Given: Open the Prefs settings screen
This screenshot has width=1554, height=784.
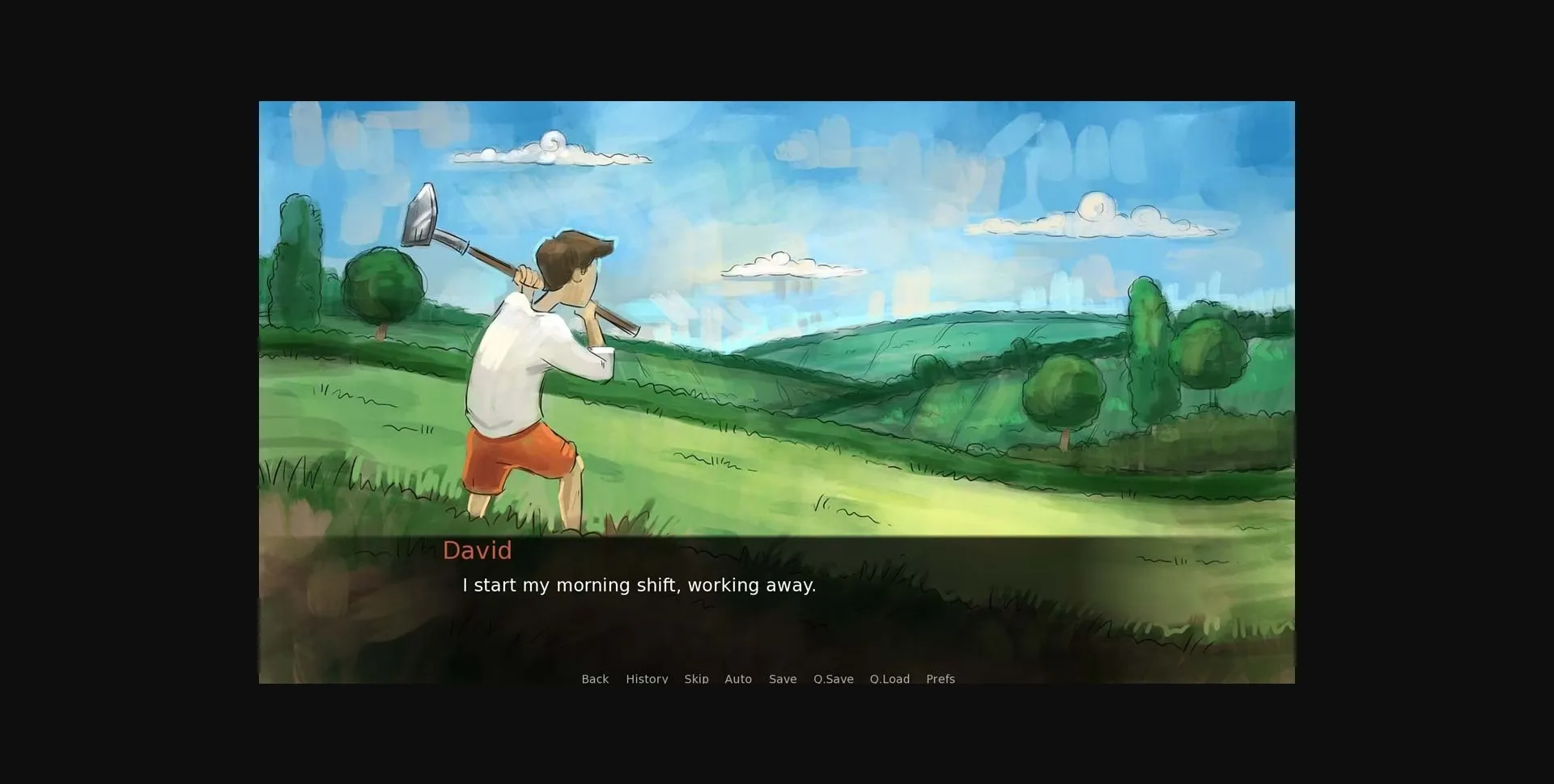Looking at the screenshot, I should (x=940, y=679).
